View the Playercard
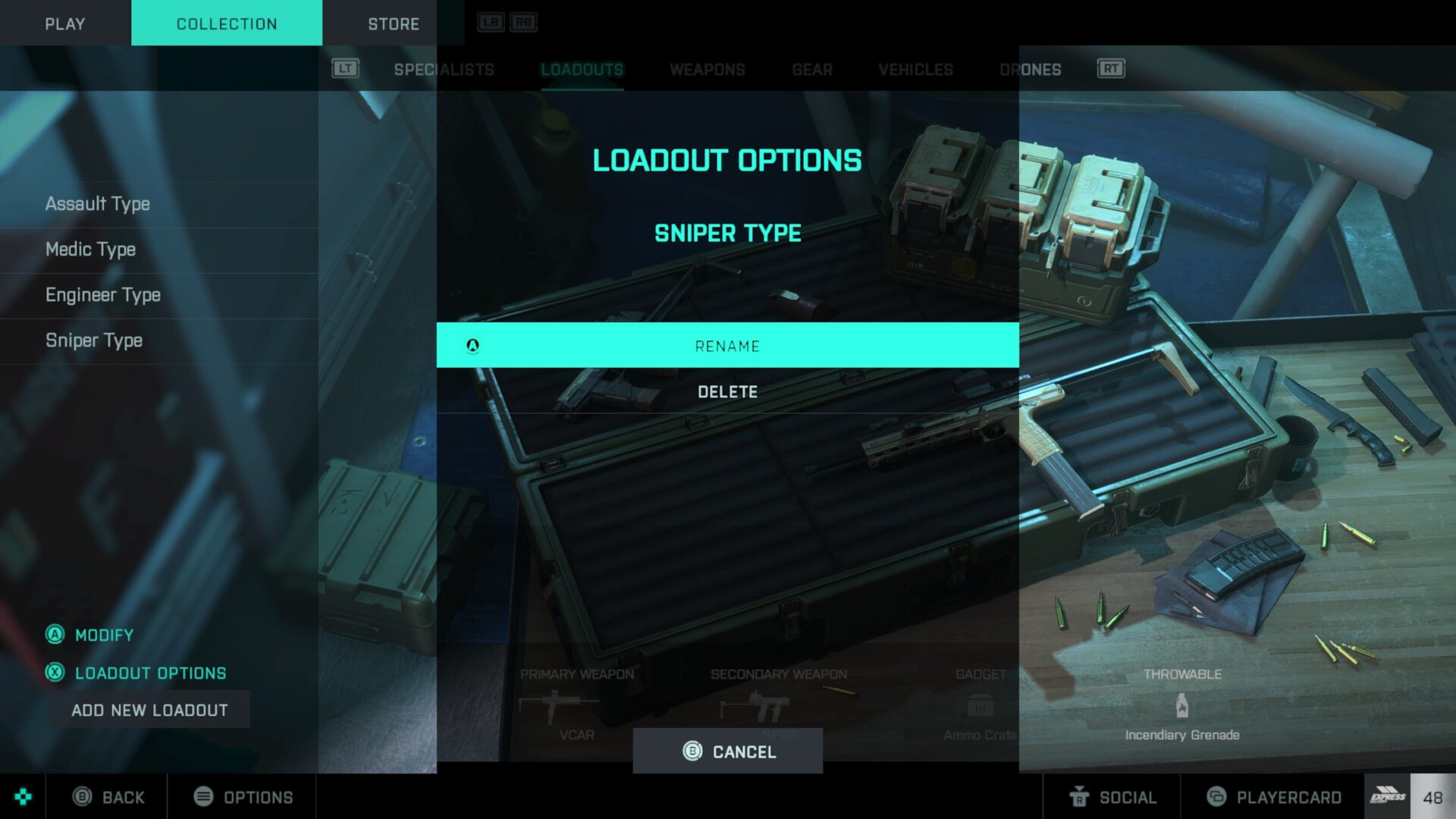Image resolution: width=1456 pixels, height=819 pixels. coord(1274,797)
